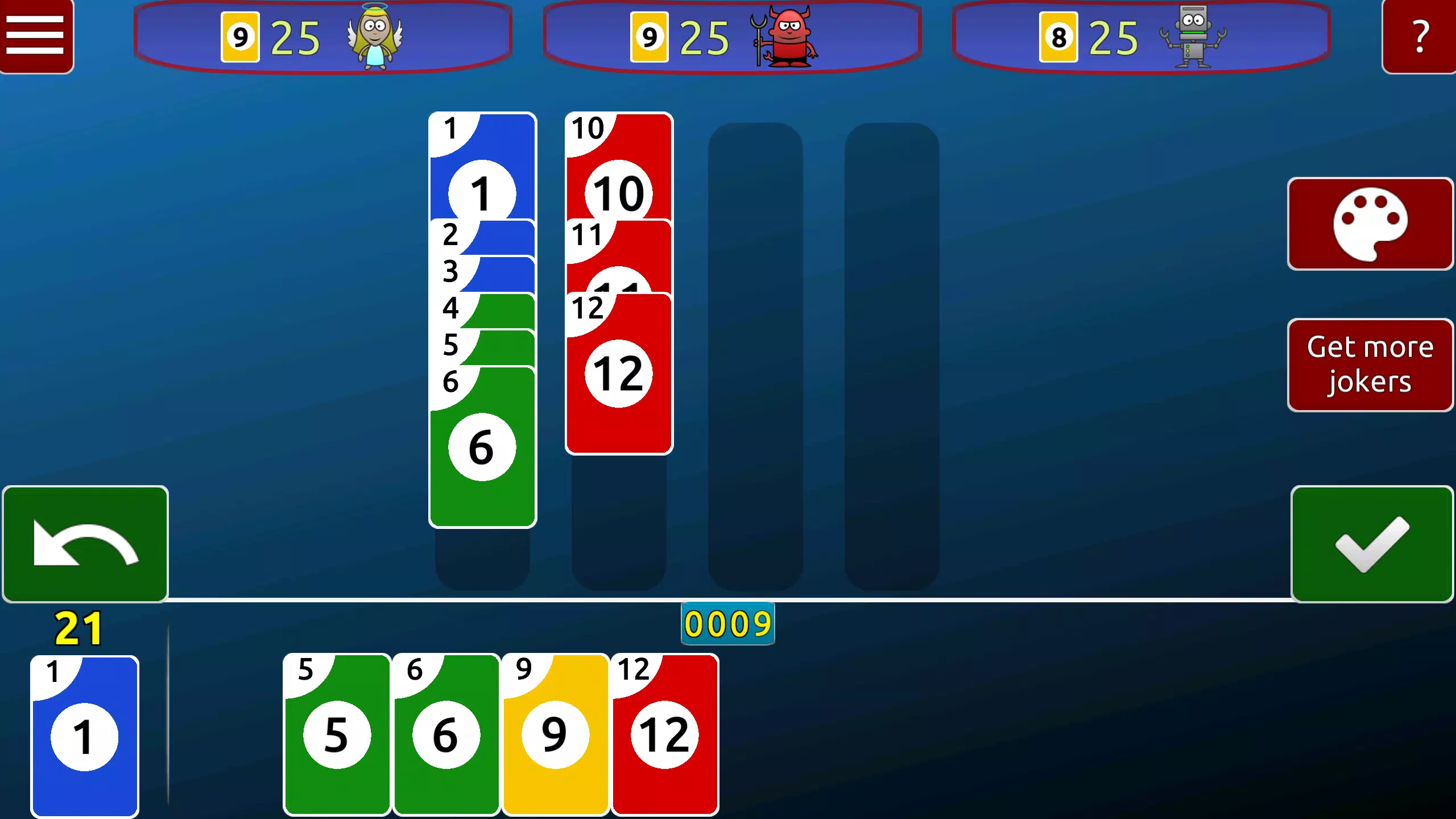Image resolution: width=1456 pixels, height=819 pixels.
Task: Open the color palette settings
Action: [x=1370, y=223]
